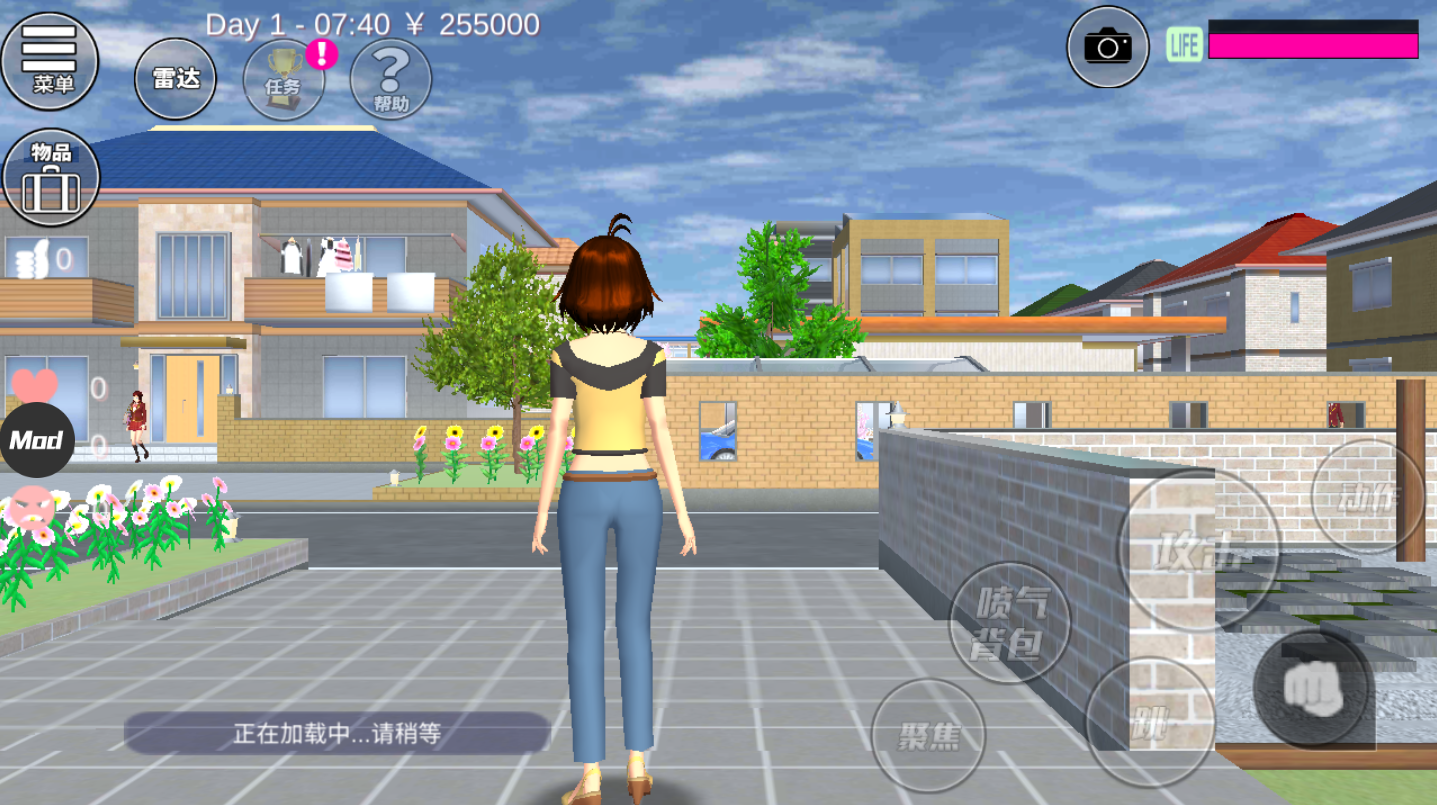Tap the pink heart icon
The height and width of the screenshot is (805, 1437).
point(35,385)
